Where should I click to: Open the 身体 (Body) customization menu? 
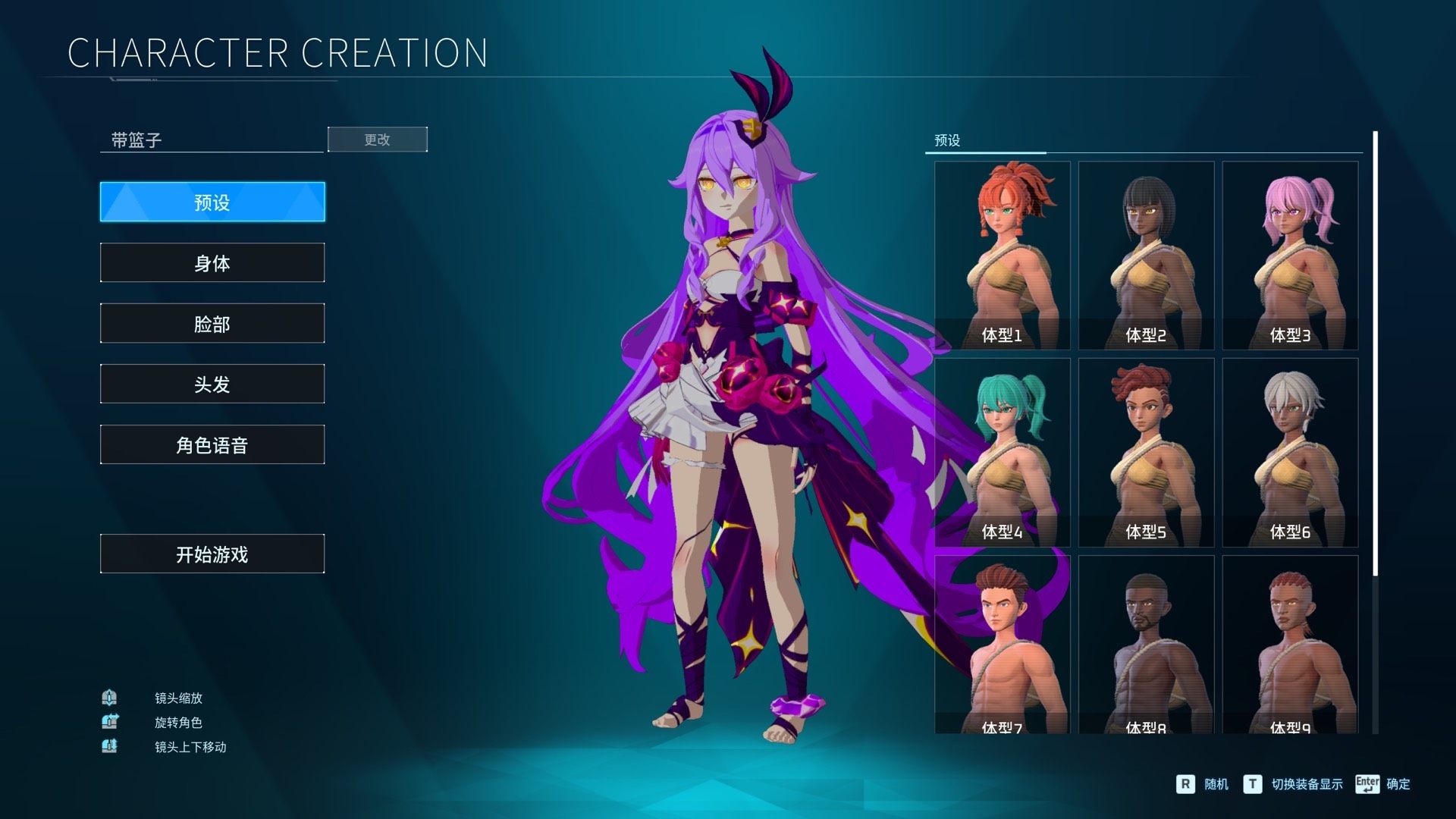[212, 262]
